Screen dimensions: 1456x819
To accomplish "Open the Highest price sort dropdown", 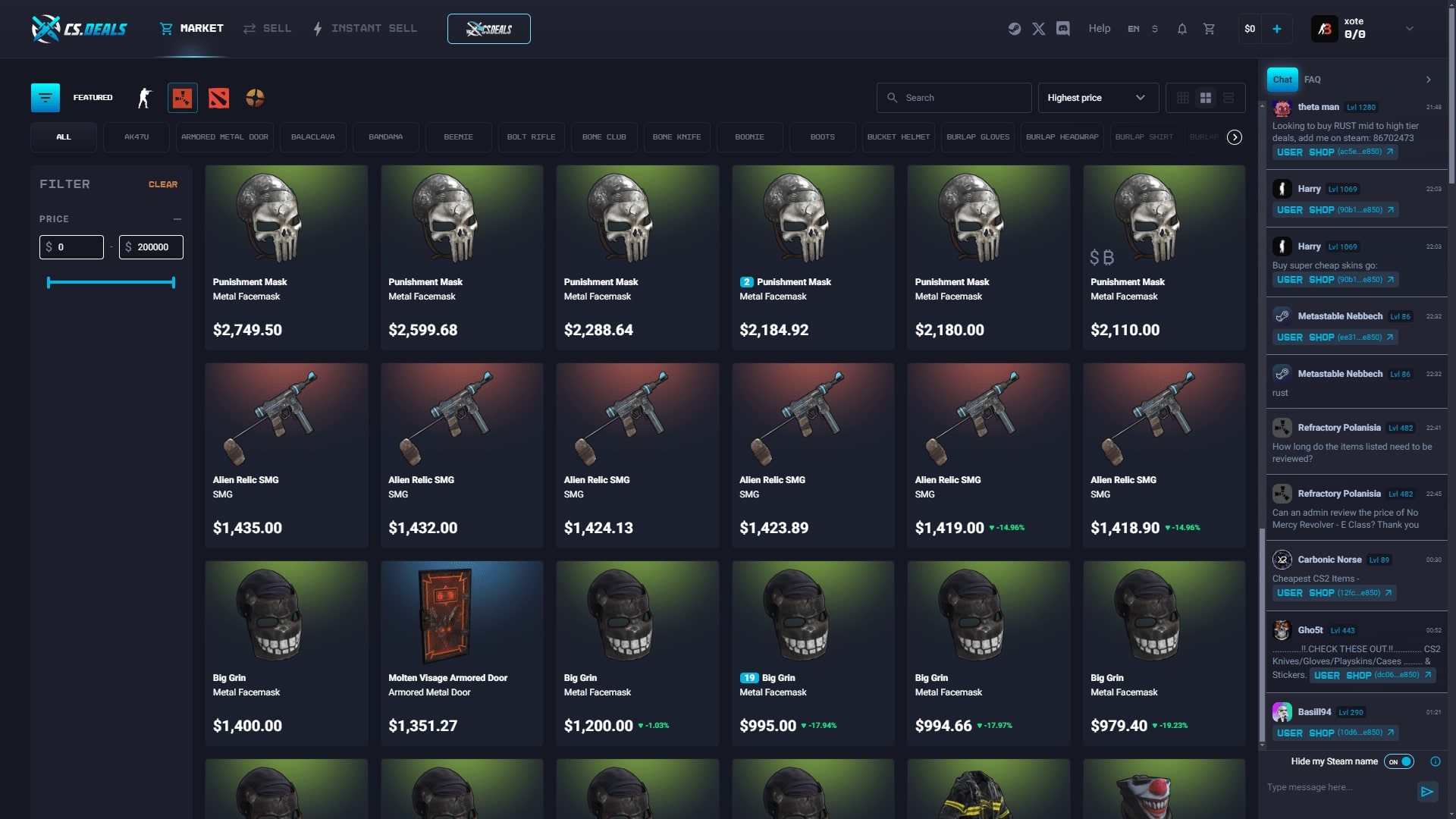I will pos(1097,97).
